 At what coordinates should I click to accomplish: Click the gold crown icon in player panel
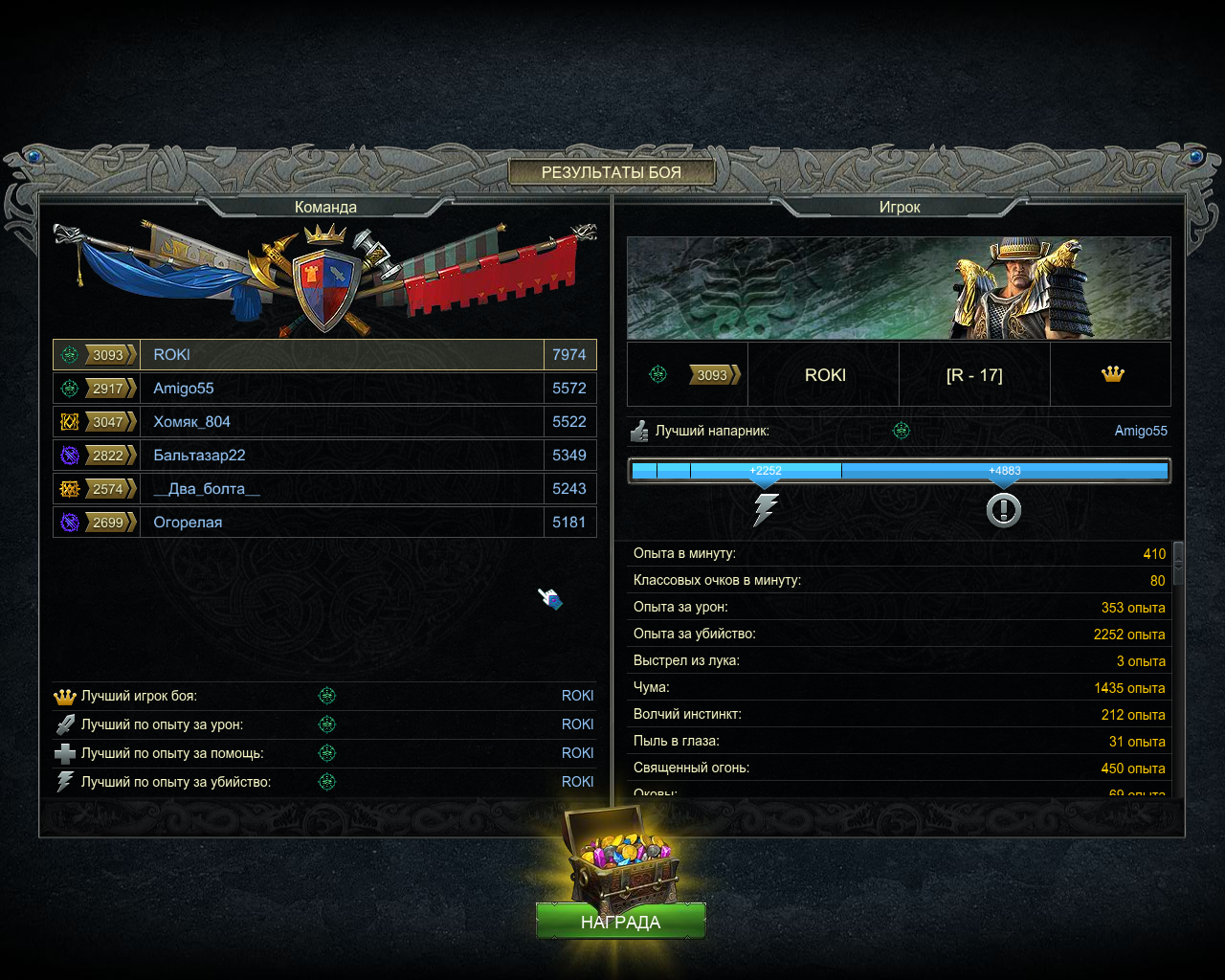(x=1112, y=374)
